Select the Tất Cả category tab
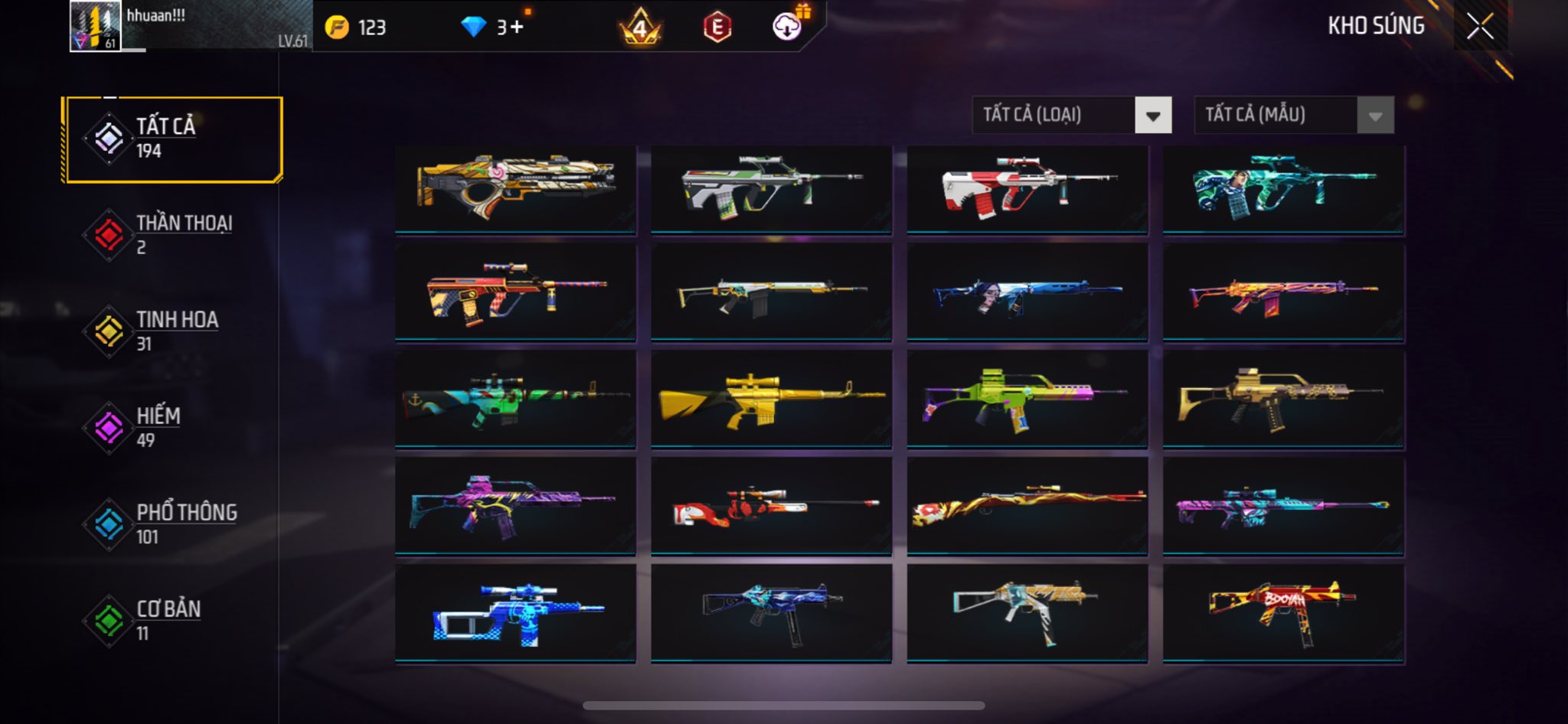This screenshot has width=1568, height=724. (174, 139)
